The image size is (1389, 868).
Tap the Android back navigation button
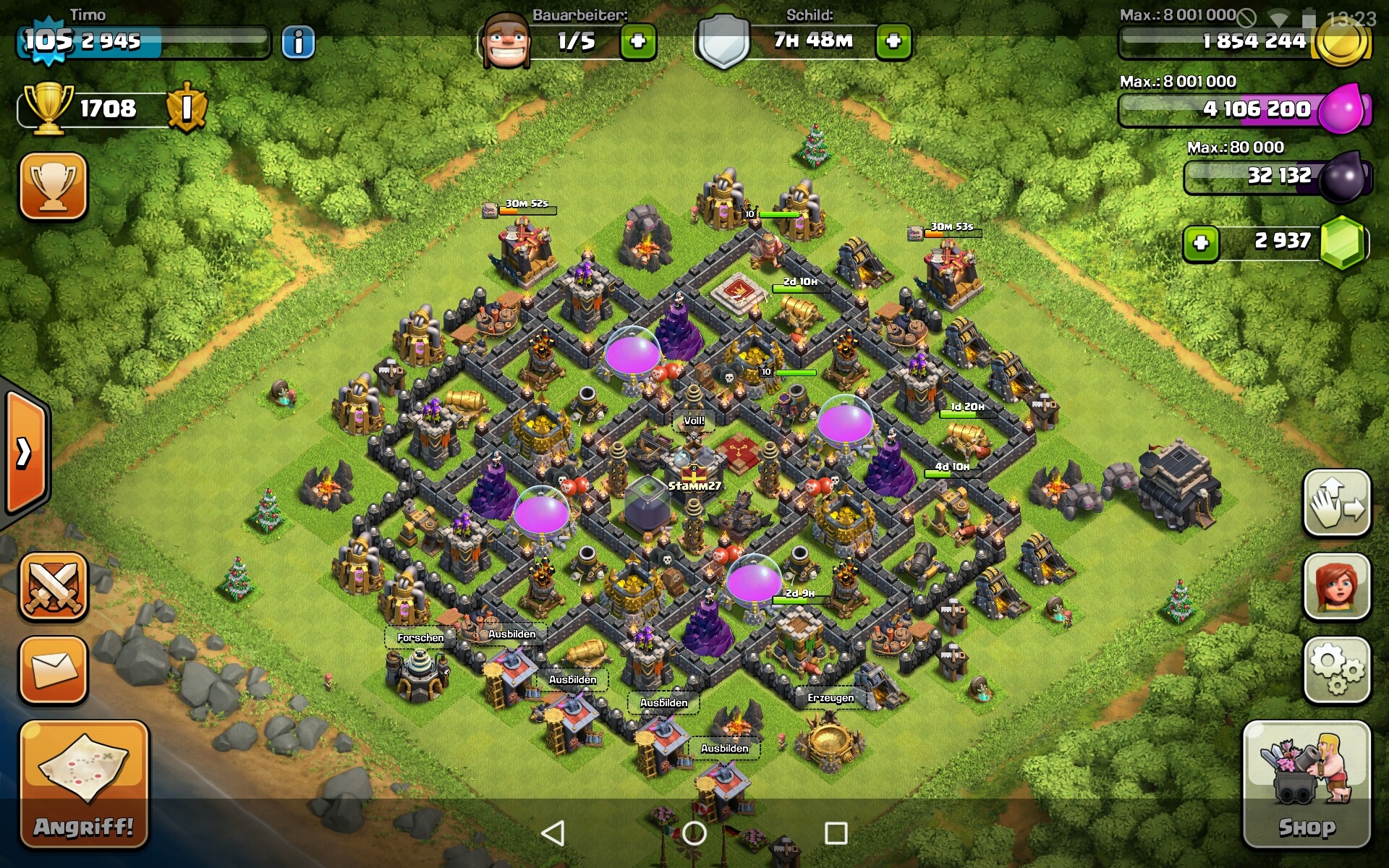553,833
